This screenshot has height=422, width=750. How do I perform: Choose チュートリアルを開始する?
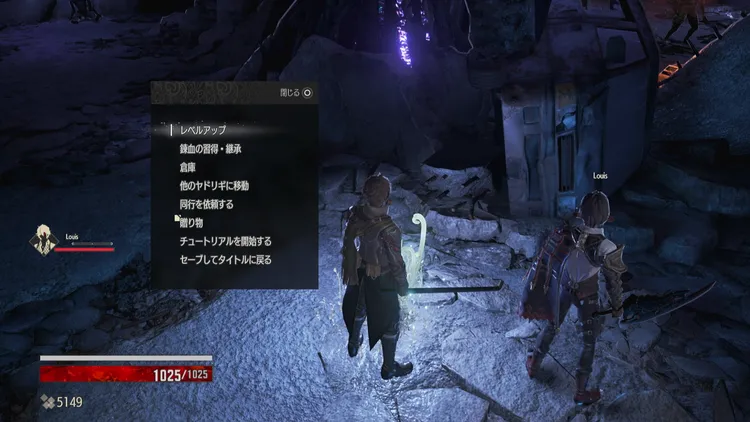click(225, 241)
